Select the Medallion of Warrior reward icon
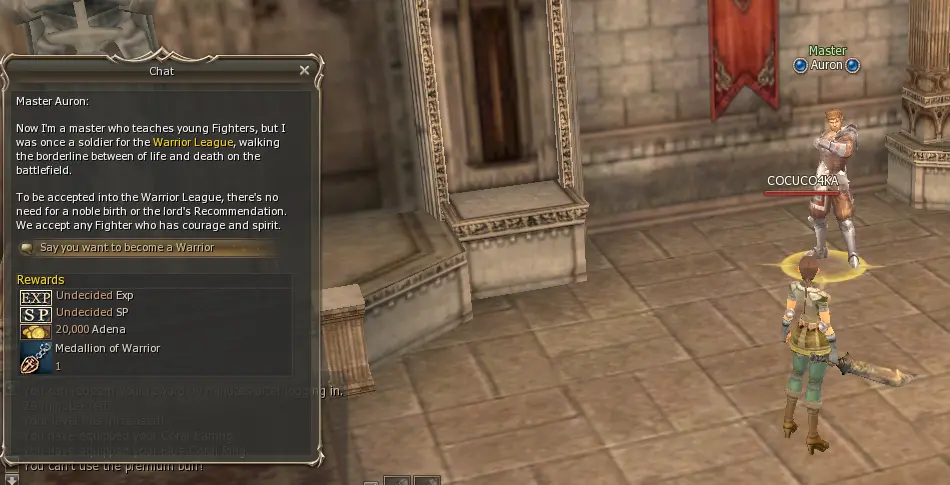950x485 pixels. coord(35,358)
